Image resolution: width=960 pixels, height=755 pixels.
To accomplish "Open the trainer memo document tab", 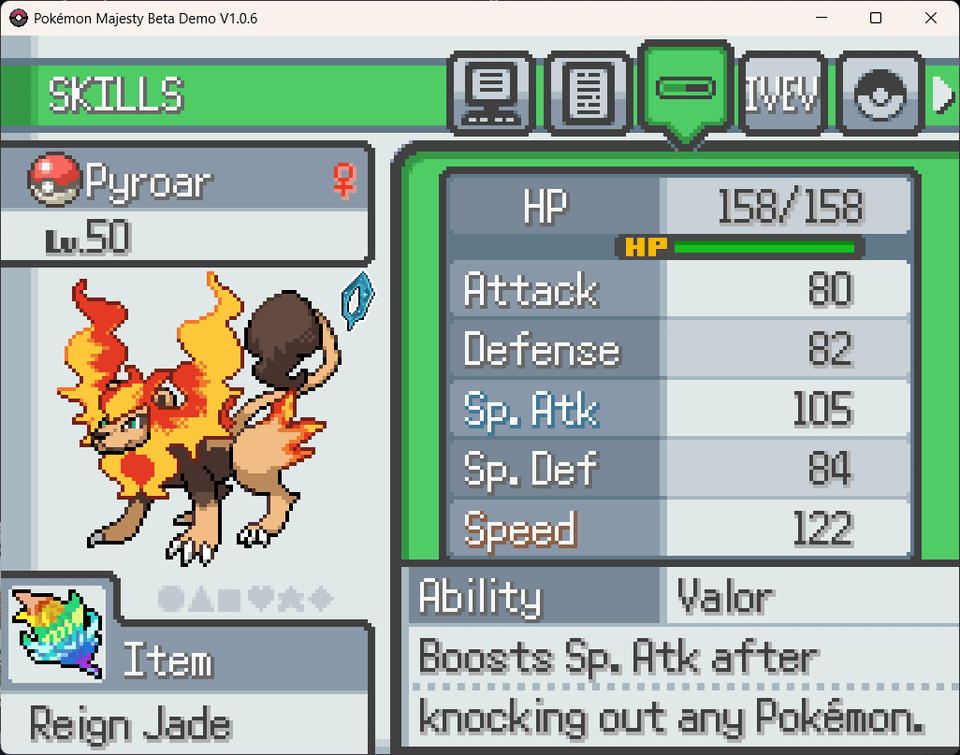I will click(x=588, y=94).
